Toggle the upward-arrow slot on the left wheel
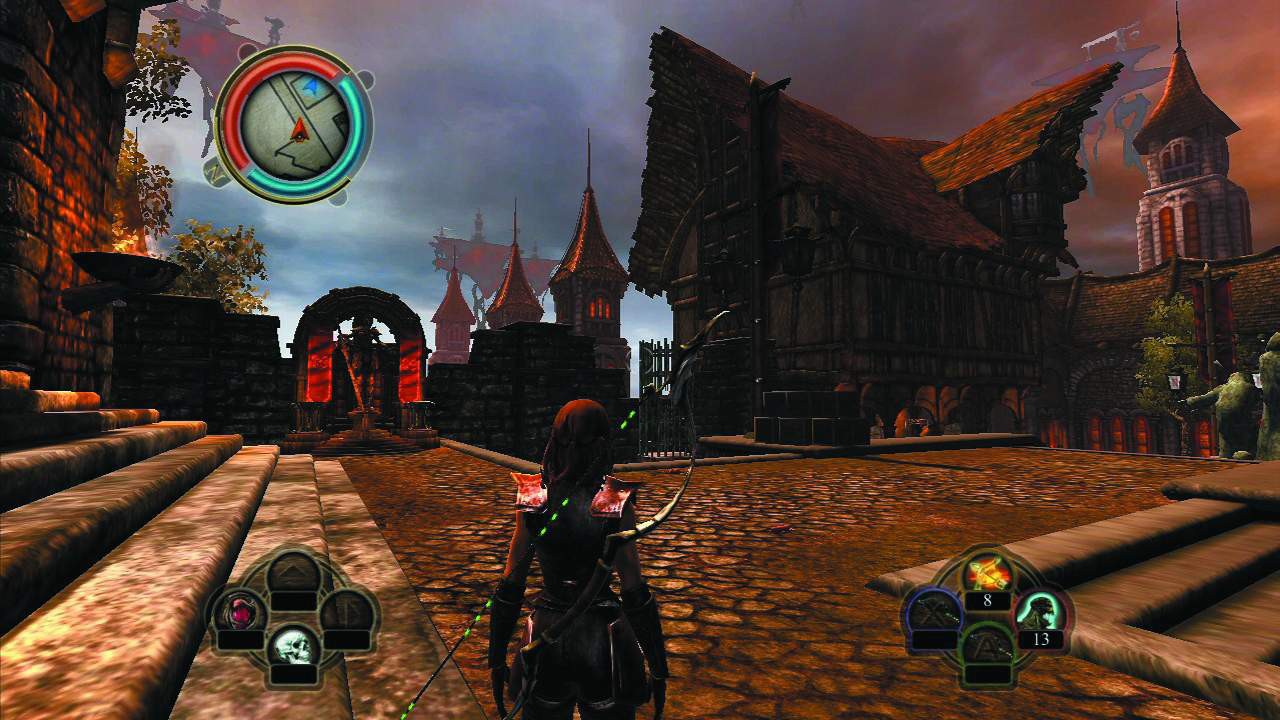Screen dimensions: 1280x720 (x=293, y=572)
